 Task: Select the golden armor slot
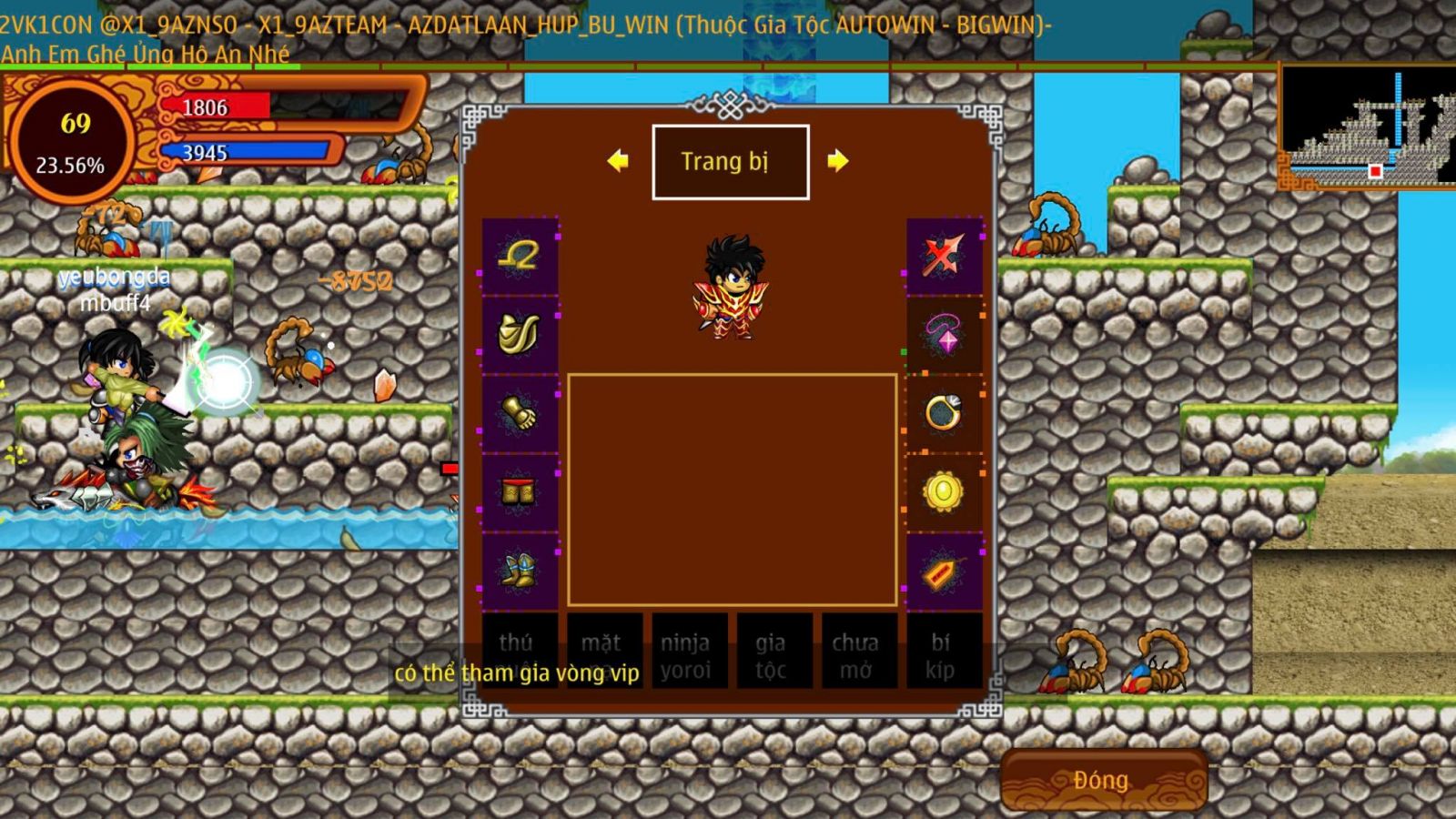click(520, 334)
